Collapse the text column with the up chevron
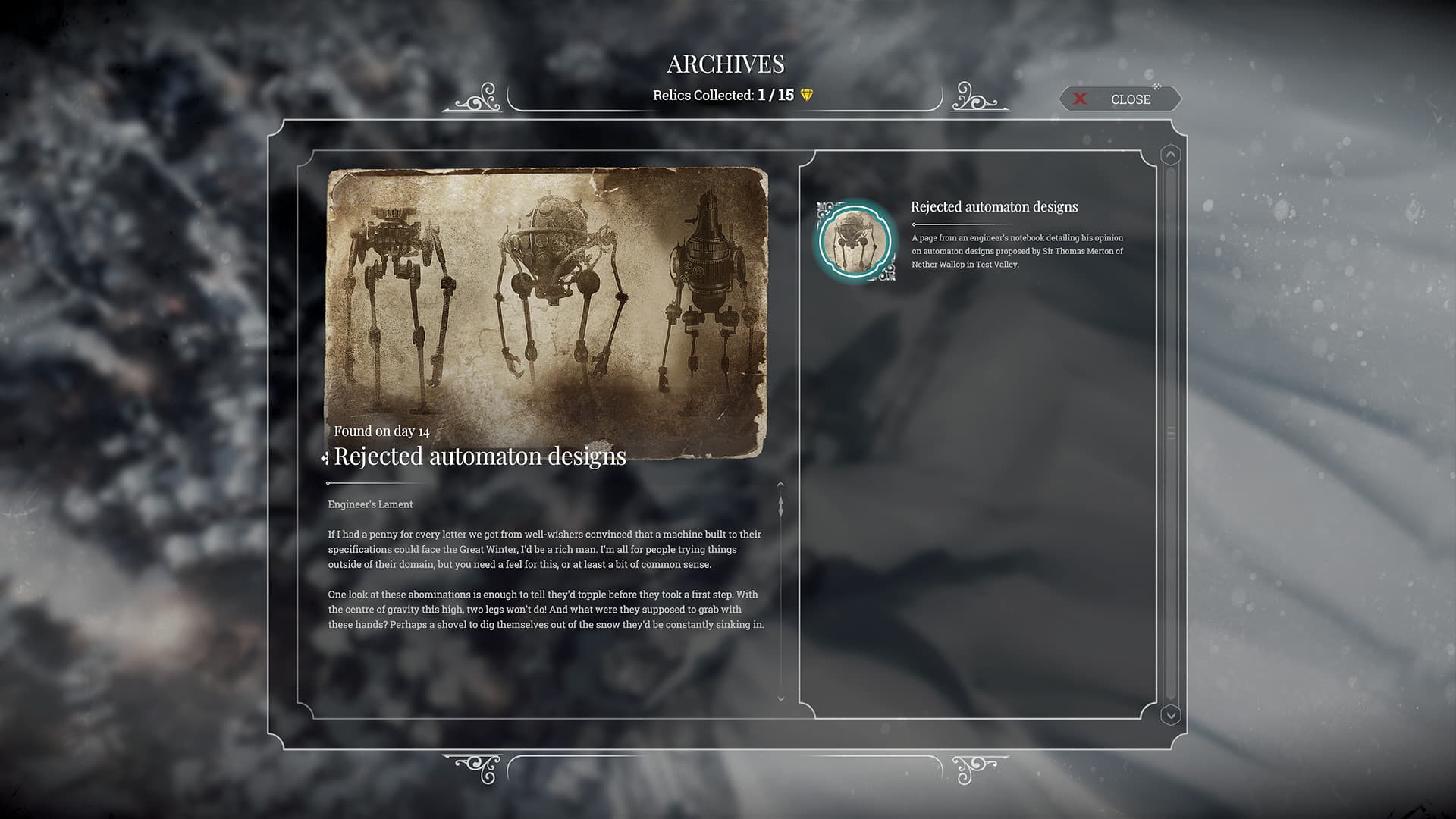Image resolution: width=1456 pixels, height=819 pixels. click(781, 485)
